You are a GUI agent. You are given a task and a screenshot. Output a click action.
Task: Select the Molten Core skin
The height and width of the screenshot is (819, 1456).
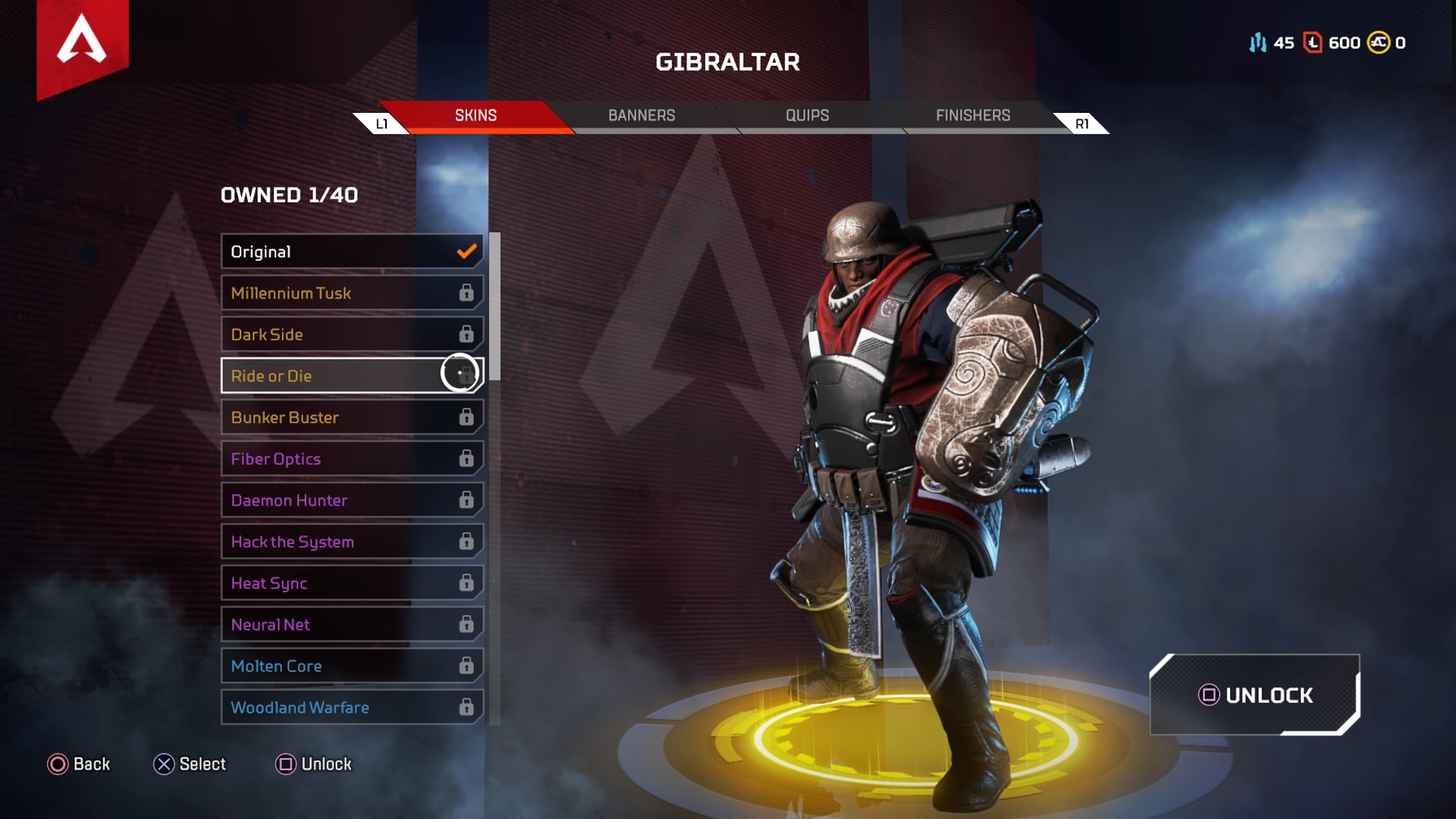point(352,666)
